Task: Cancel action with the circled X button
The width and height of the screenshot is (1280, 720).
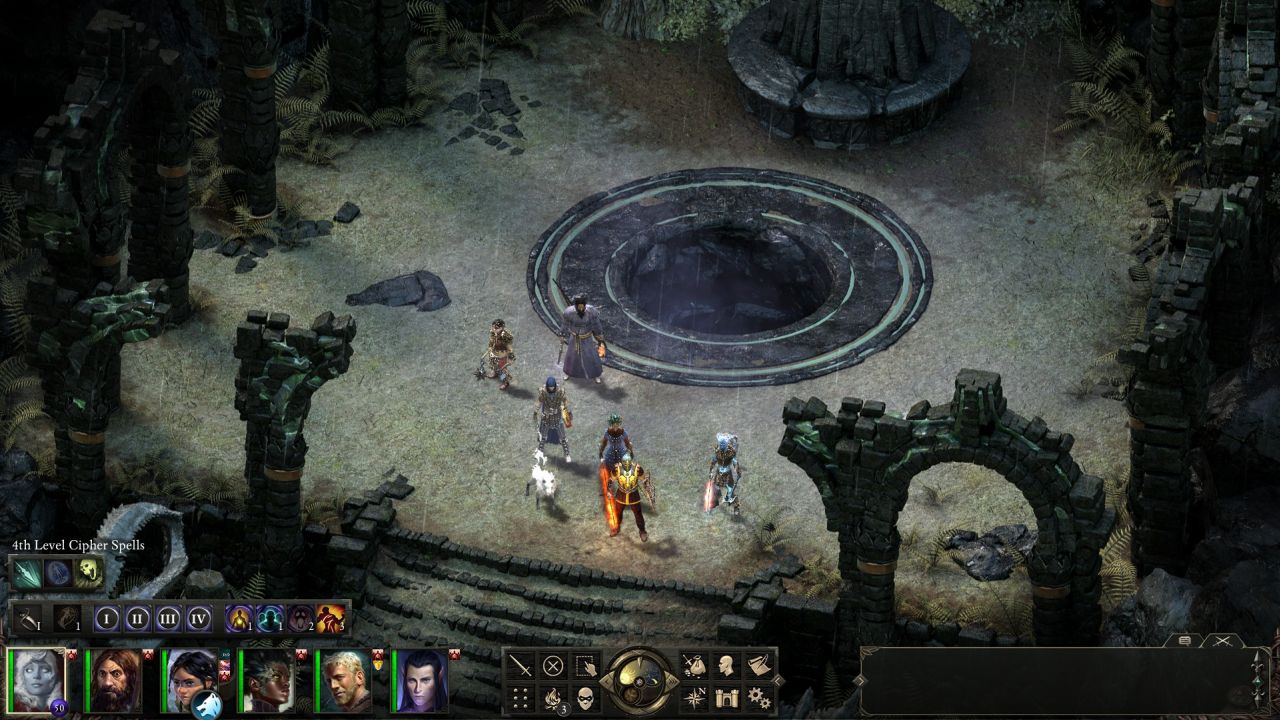Action: coord(553,666)
